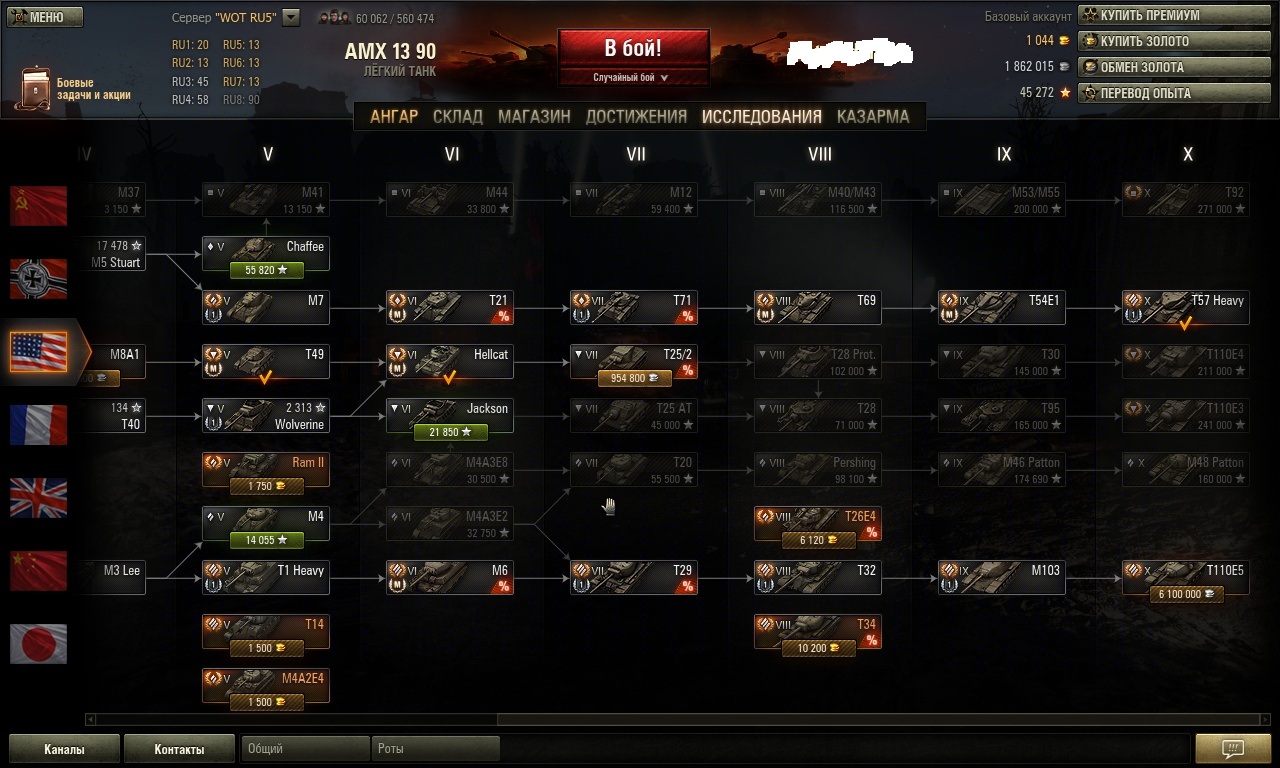Open the КАЗАРМА tab
The width and height of the screenshot is (1280, 768).
(872, 116)
